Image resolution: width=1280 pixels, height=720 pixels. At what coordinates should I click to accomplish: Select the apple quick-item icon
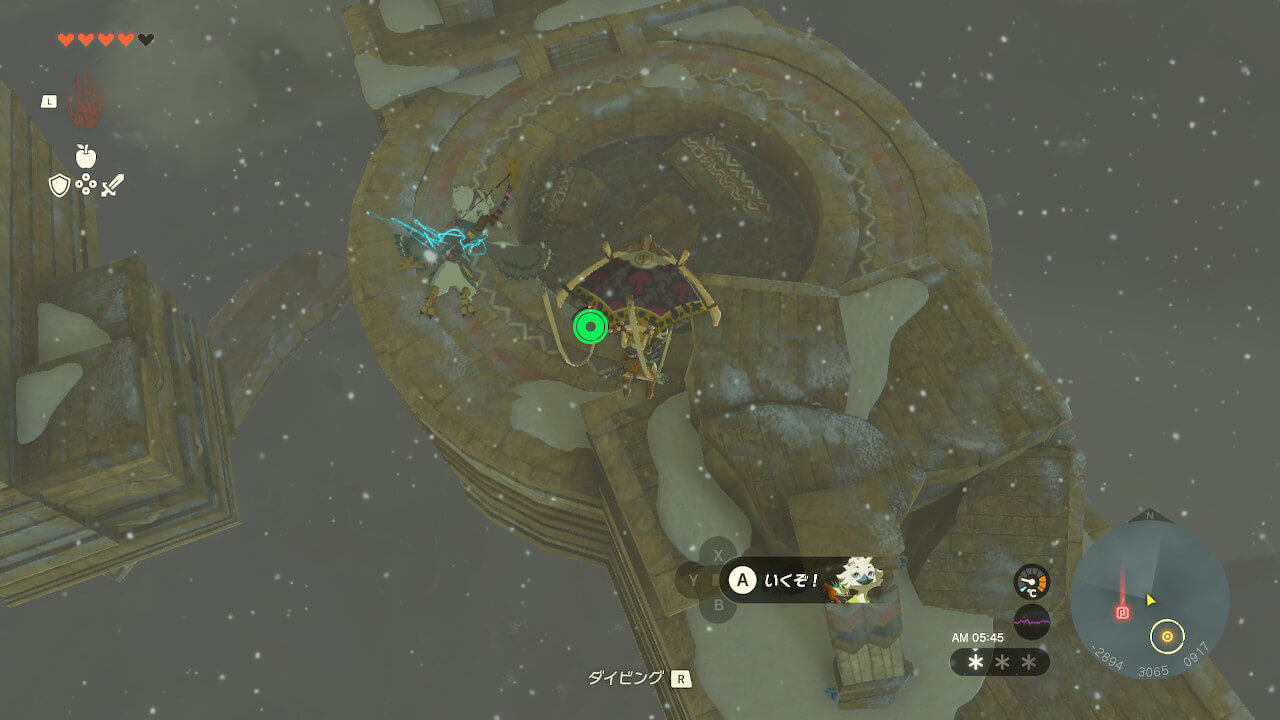[86, 156]
